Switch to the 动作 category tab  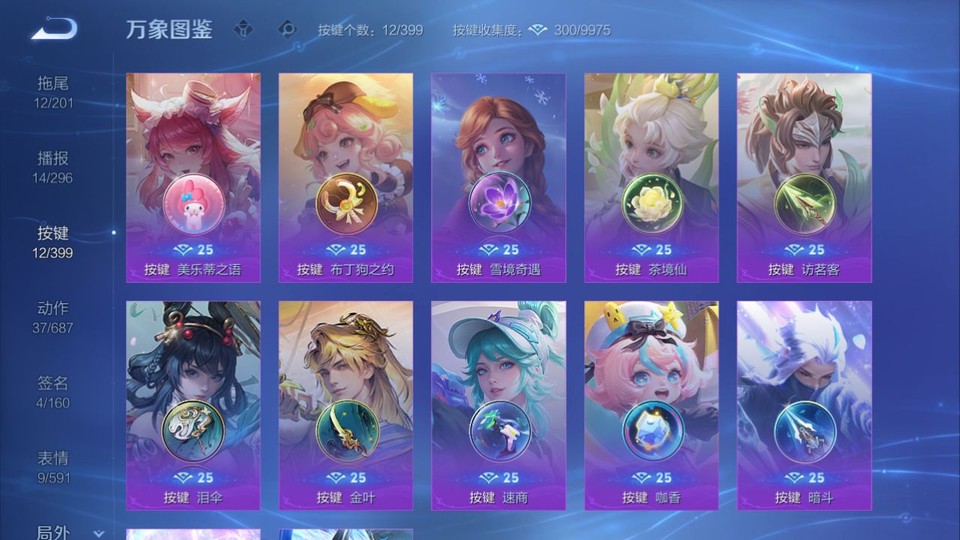(53, 316)
